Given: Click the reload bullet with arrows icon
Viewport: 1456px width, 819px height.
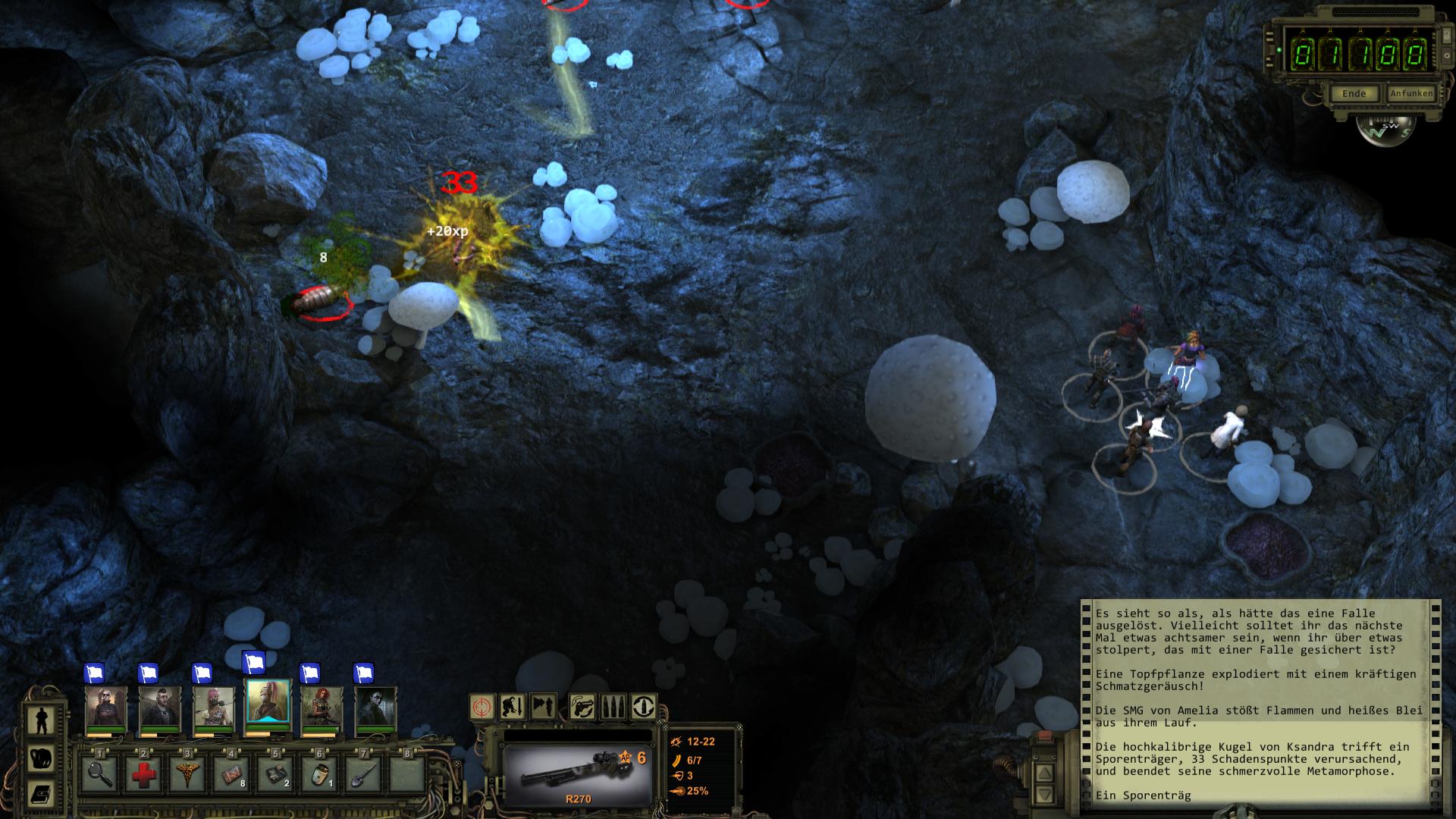Looking at the screenshot, I should tap(644, 707).
